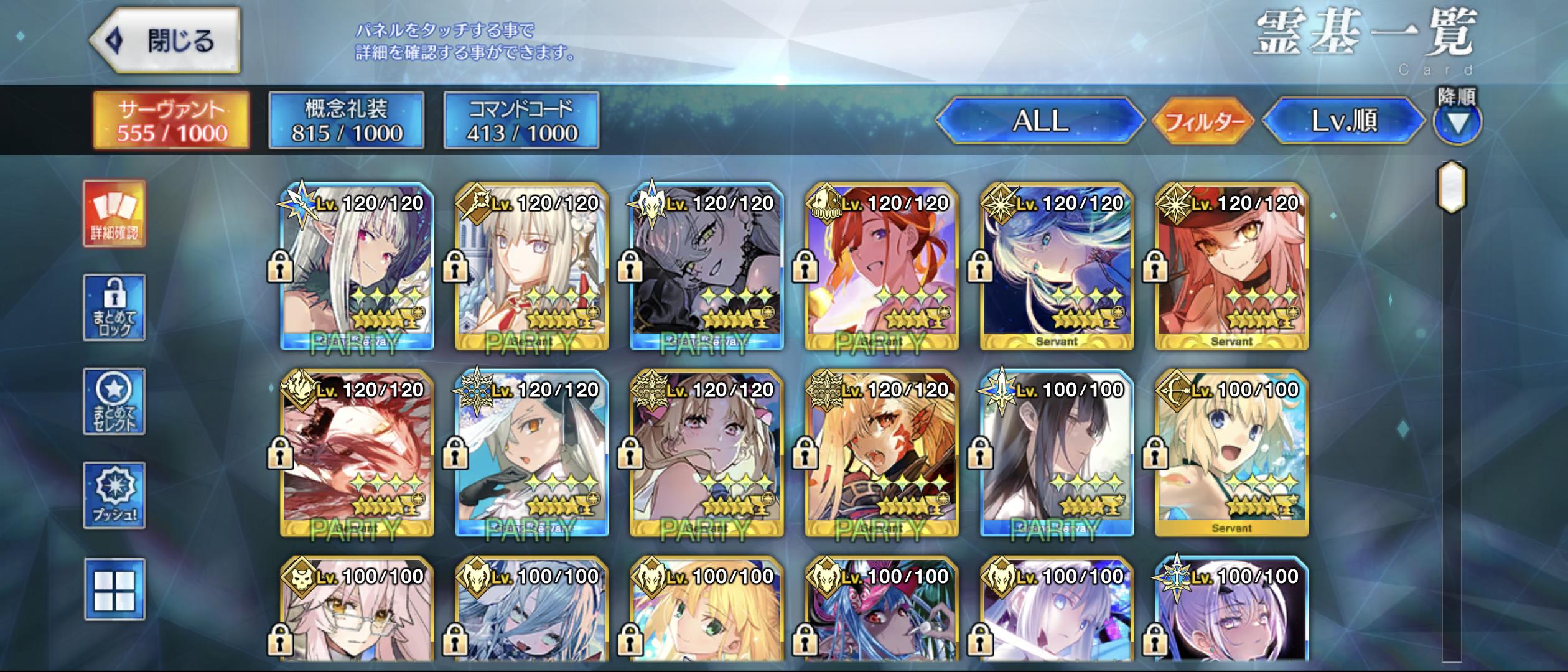Switch to the サーヴァント tab
This screenshot has width=1568, height=672.
coord(172,121)
